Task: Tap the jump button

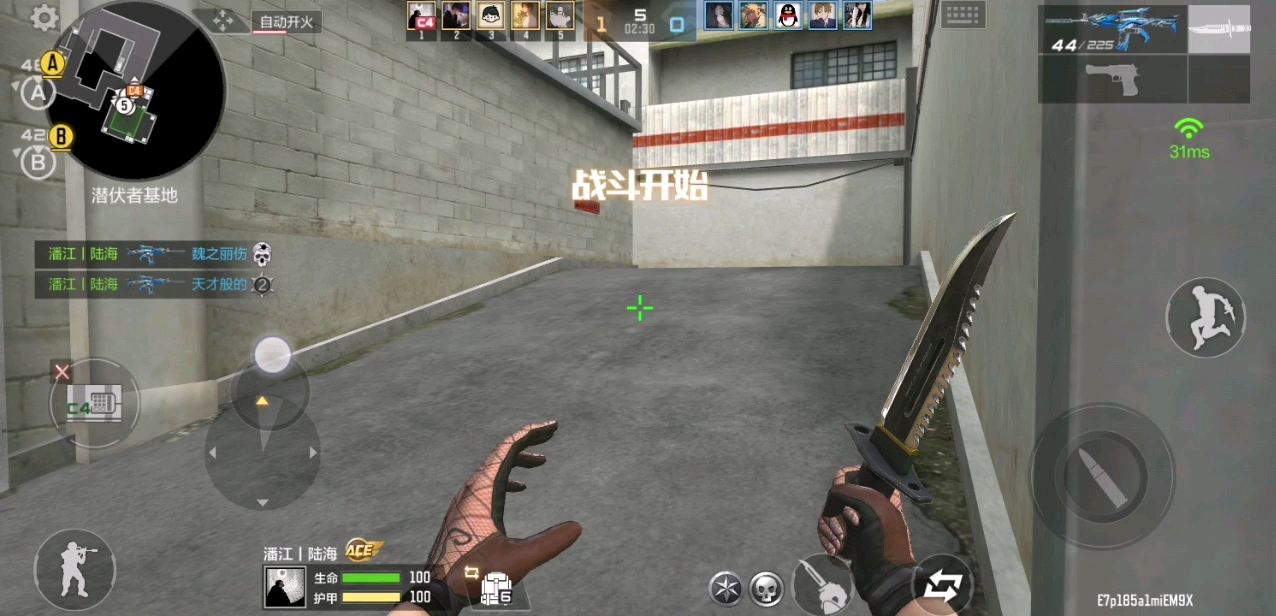Action: (x=1205, y=317)
